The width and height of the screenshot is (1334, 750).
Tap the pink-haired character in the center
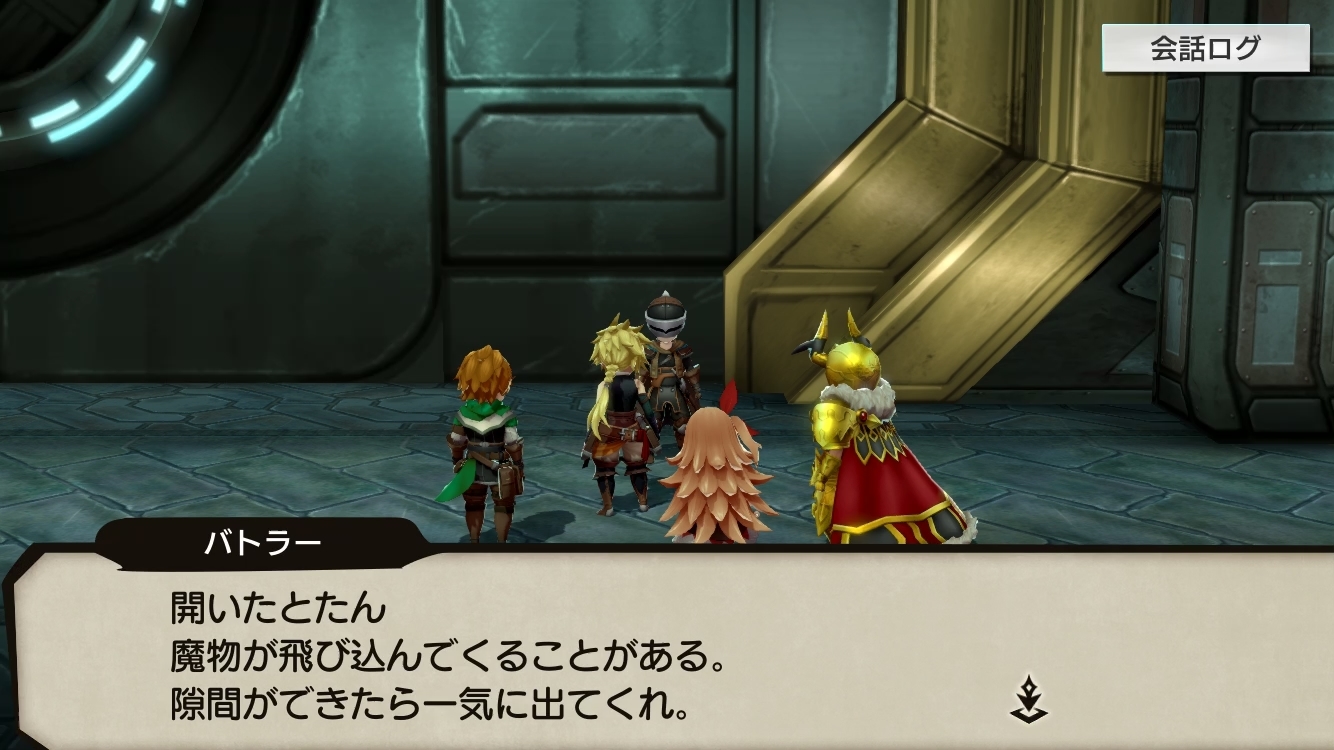pyautogui.click(x=715, y=470)
